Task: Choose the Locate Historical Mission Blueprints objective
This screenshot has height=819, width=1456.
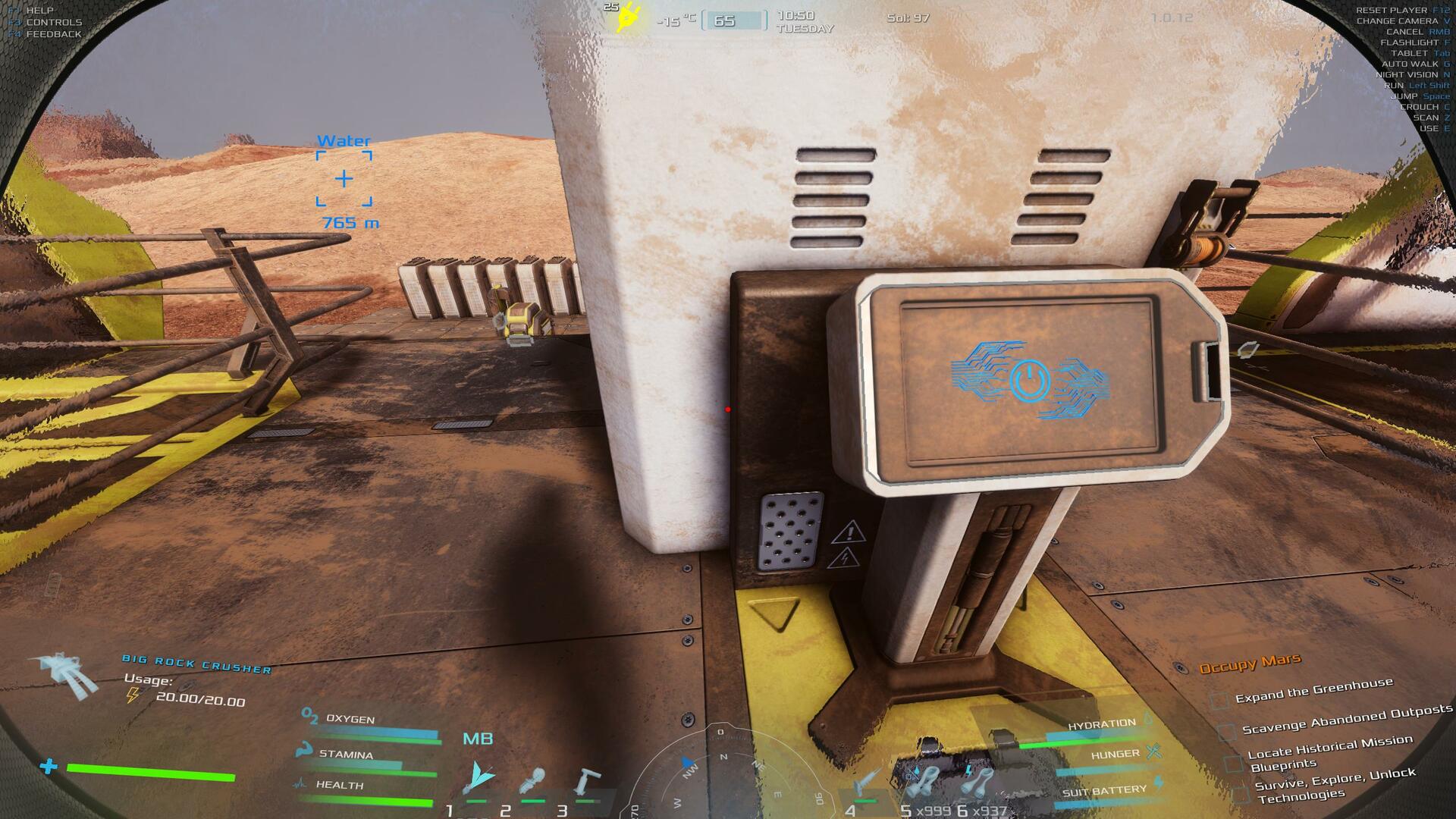Action: click(x=1329, y=752)
